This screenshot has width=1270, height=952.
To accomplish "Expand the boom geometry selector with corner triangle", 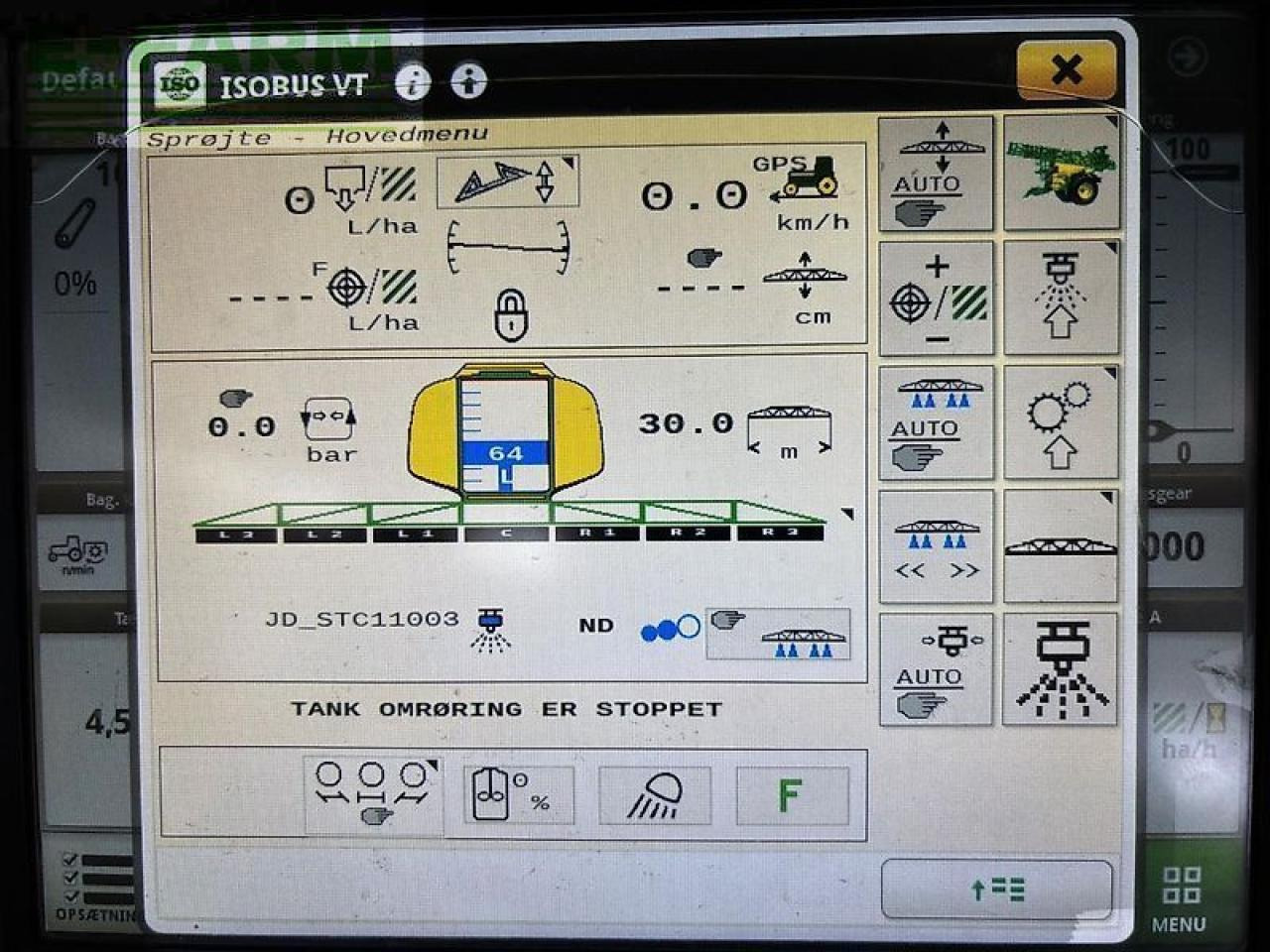I will [567, 162].
